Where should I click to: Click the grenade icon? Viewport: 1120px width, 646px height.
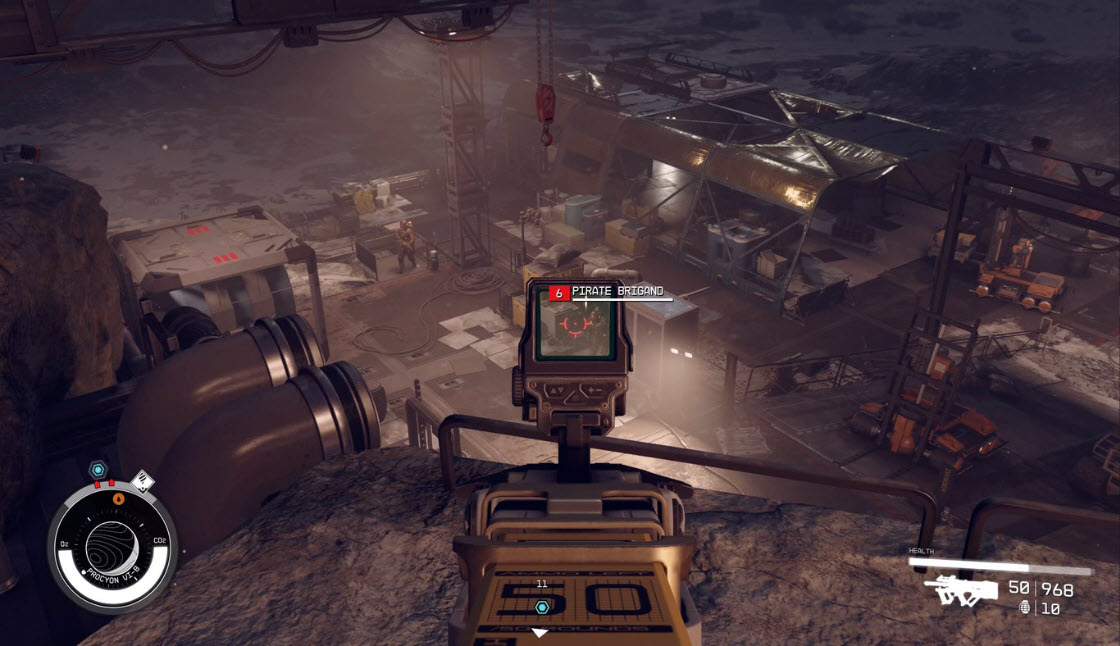click(x=1024, y=608)
